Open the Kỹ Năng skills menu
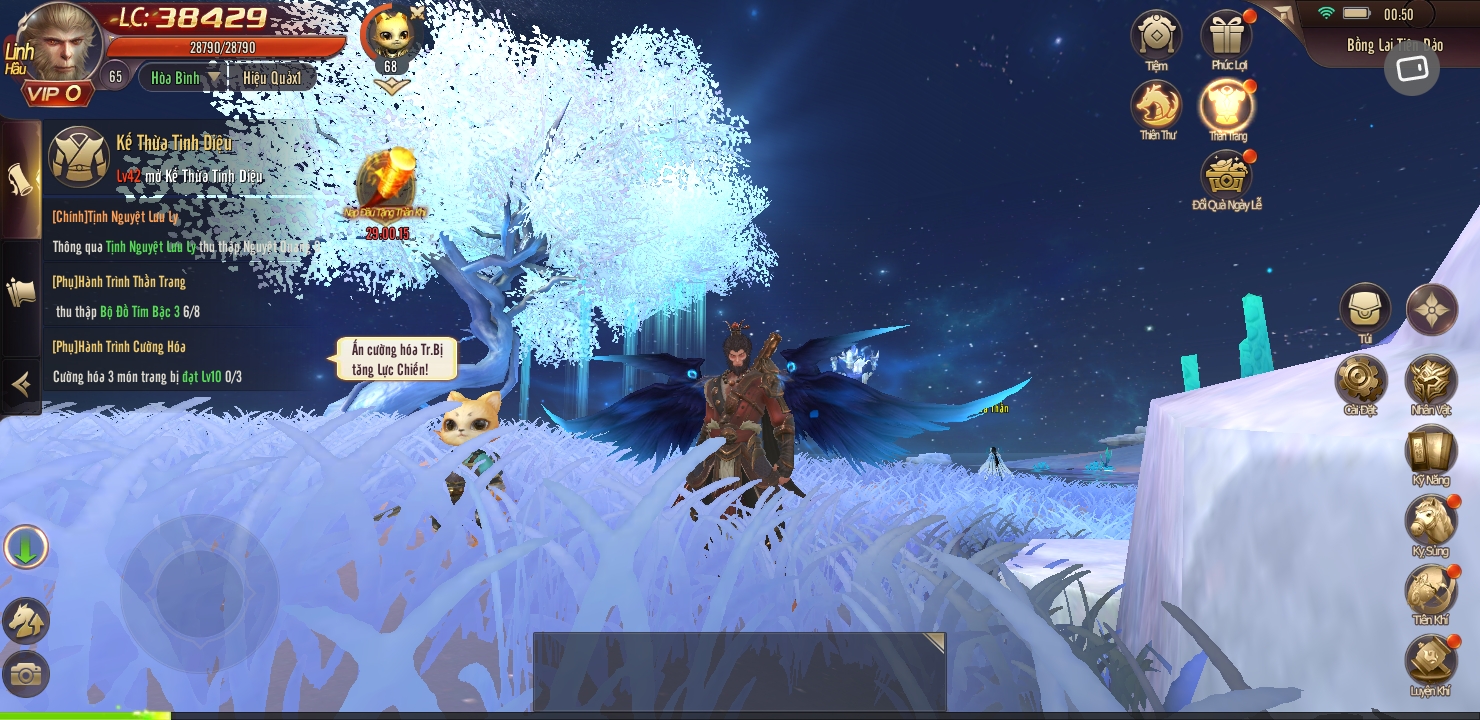The height and width of the screenshot is (720, 1480). (x=1431, y=450)
